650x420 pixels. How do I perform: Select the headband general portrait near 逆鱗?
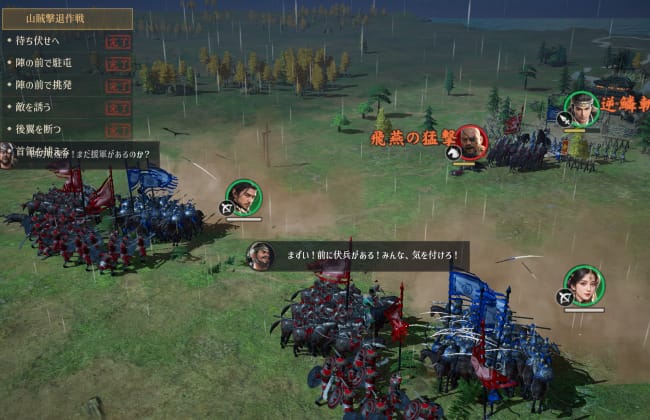click(582, 108)
